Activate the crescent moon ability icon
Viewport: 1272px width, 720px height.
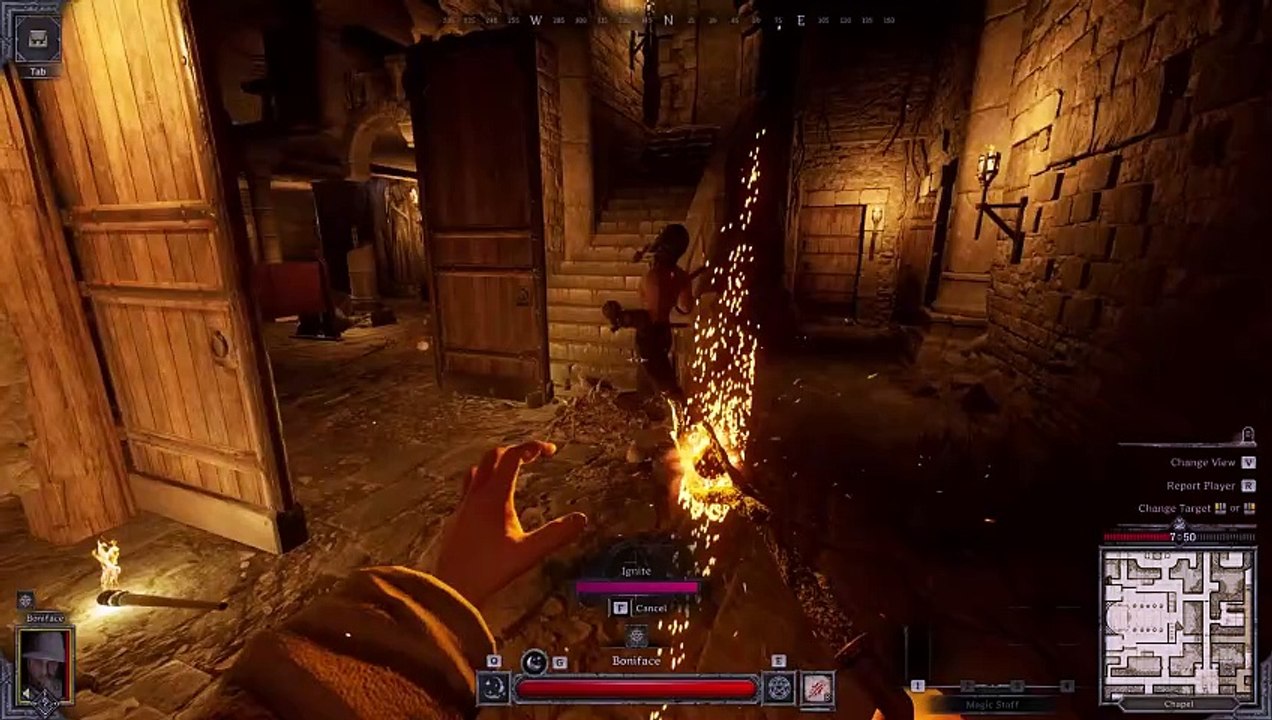point(492,687)
